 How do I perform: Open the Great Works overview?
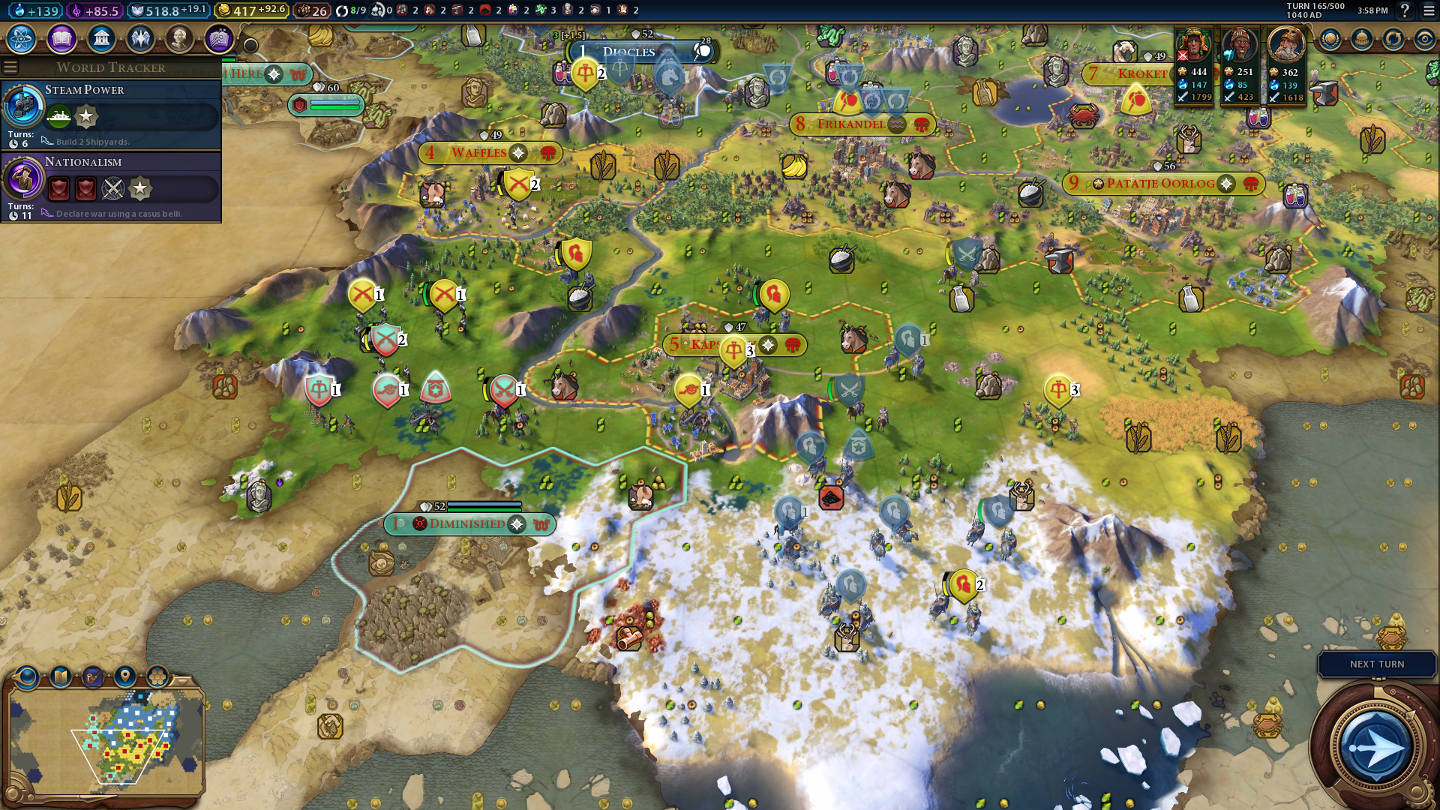pyautogui.click(x=219, y=39)
